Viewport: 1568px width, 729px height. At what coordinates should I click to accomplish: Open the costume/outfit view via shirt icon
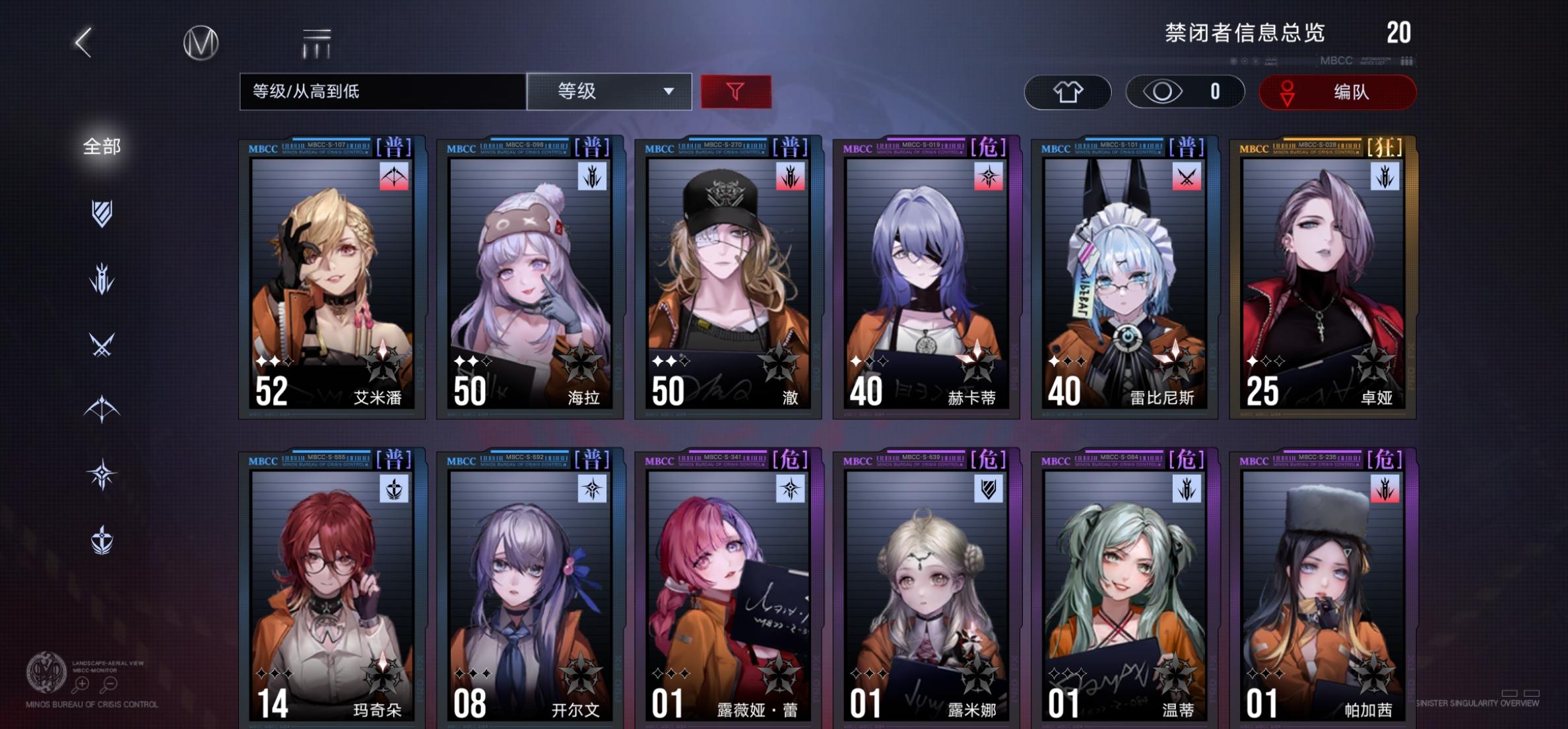pos(1068,92)
